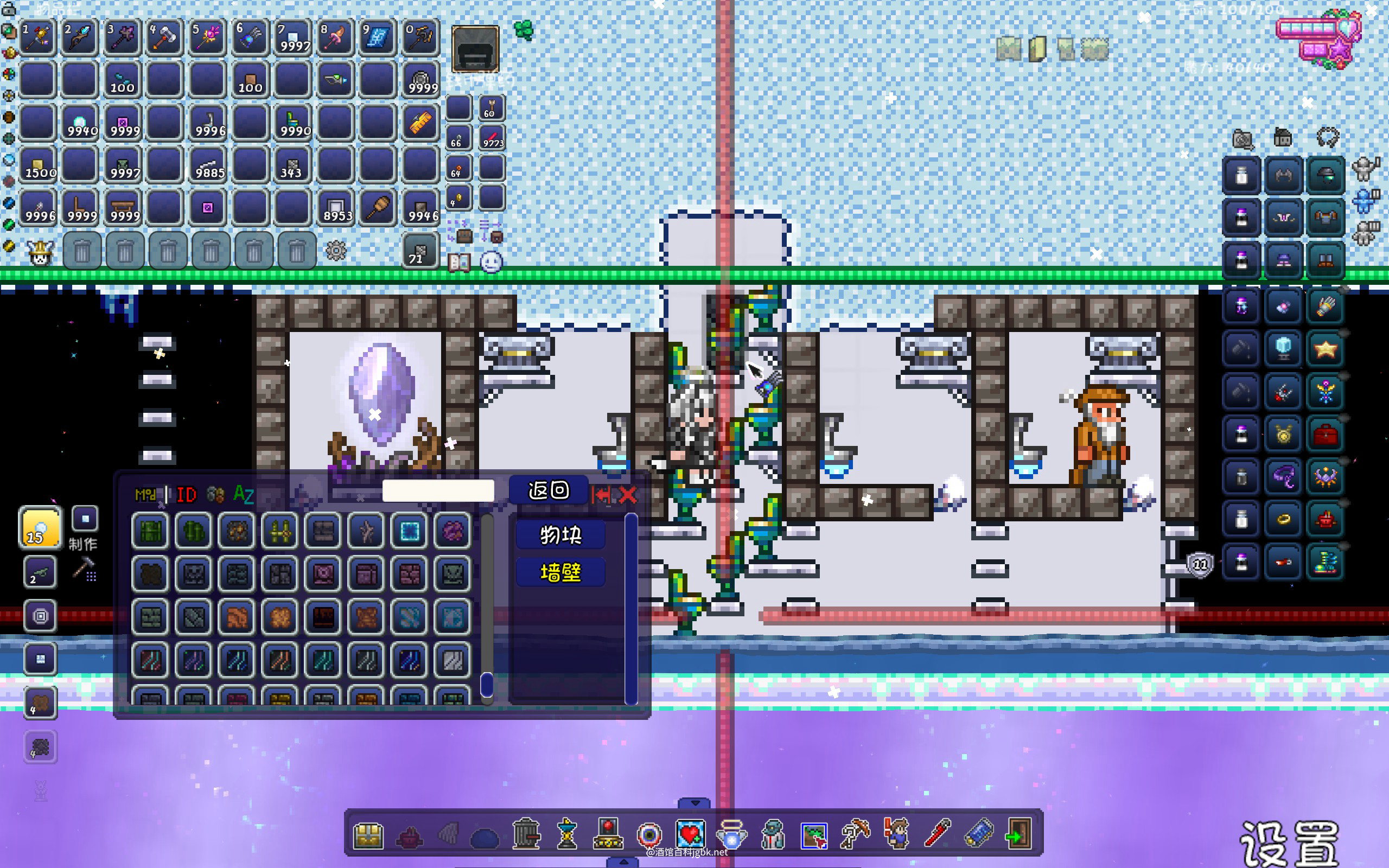The width and height of the screenshot is (1389, 868).
Task: Pick the golden ruler in the inventory
Action: point(419,122)
